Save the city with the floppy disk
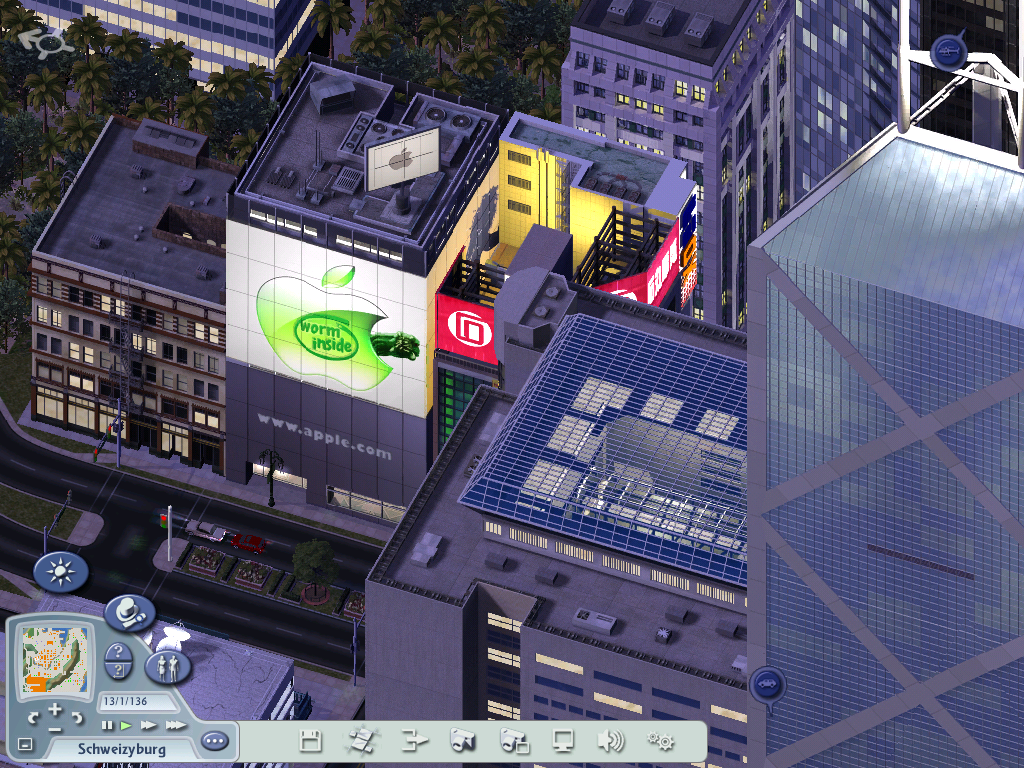 coord(310,741)
